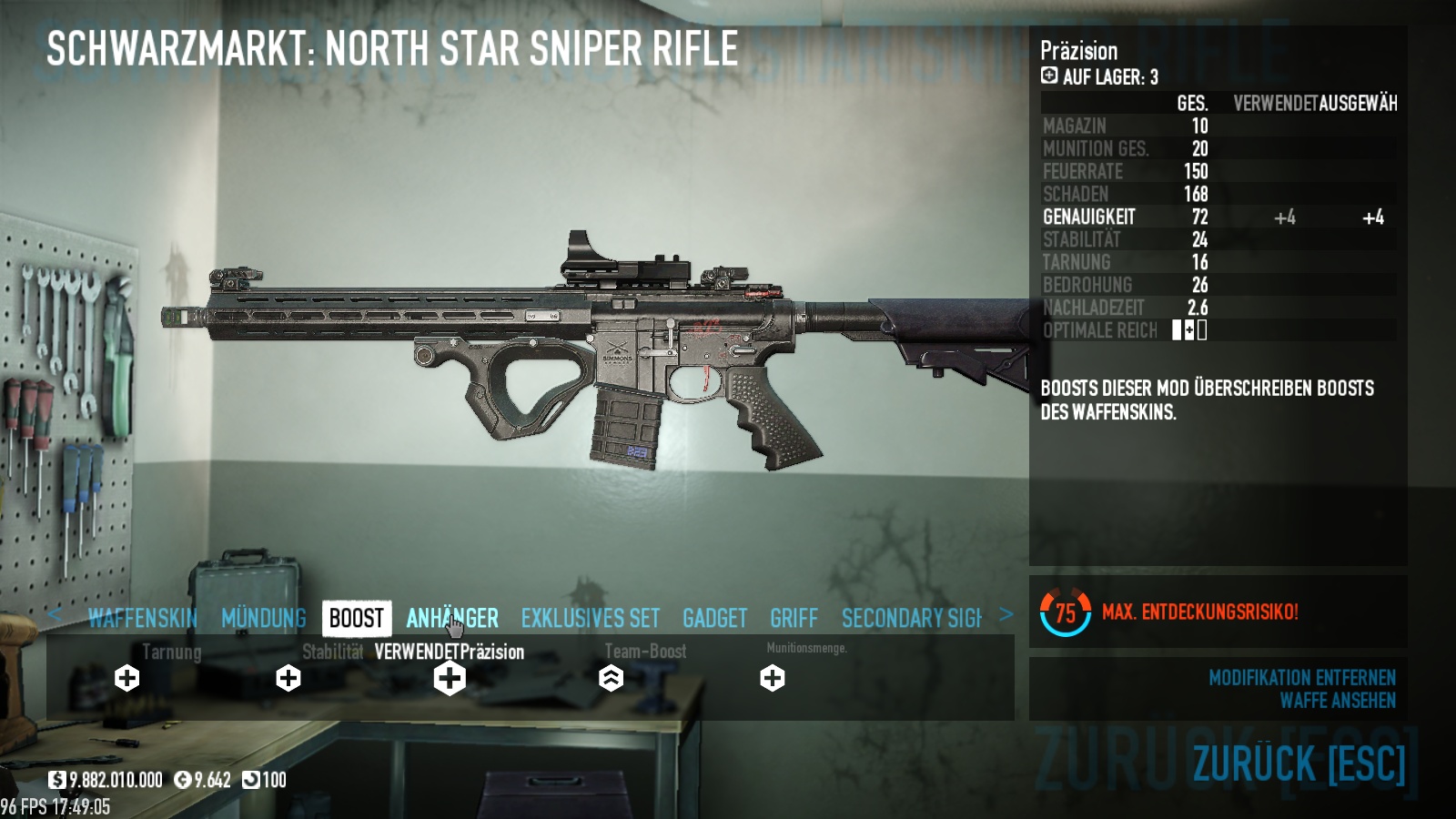Choose the Gadget category tab
The image size is (1456, 819).
point(714,619)
